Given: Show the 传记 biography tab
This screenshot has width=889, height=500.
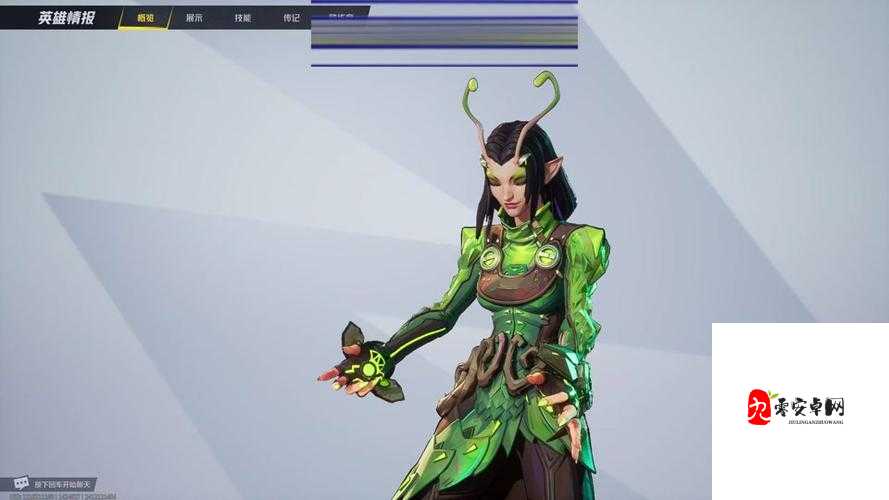Looking at the screenshot, I should pyautogui.click(x=291, y=18).
